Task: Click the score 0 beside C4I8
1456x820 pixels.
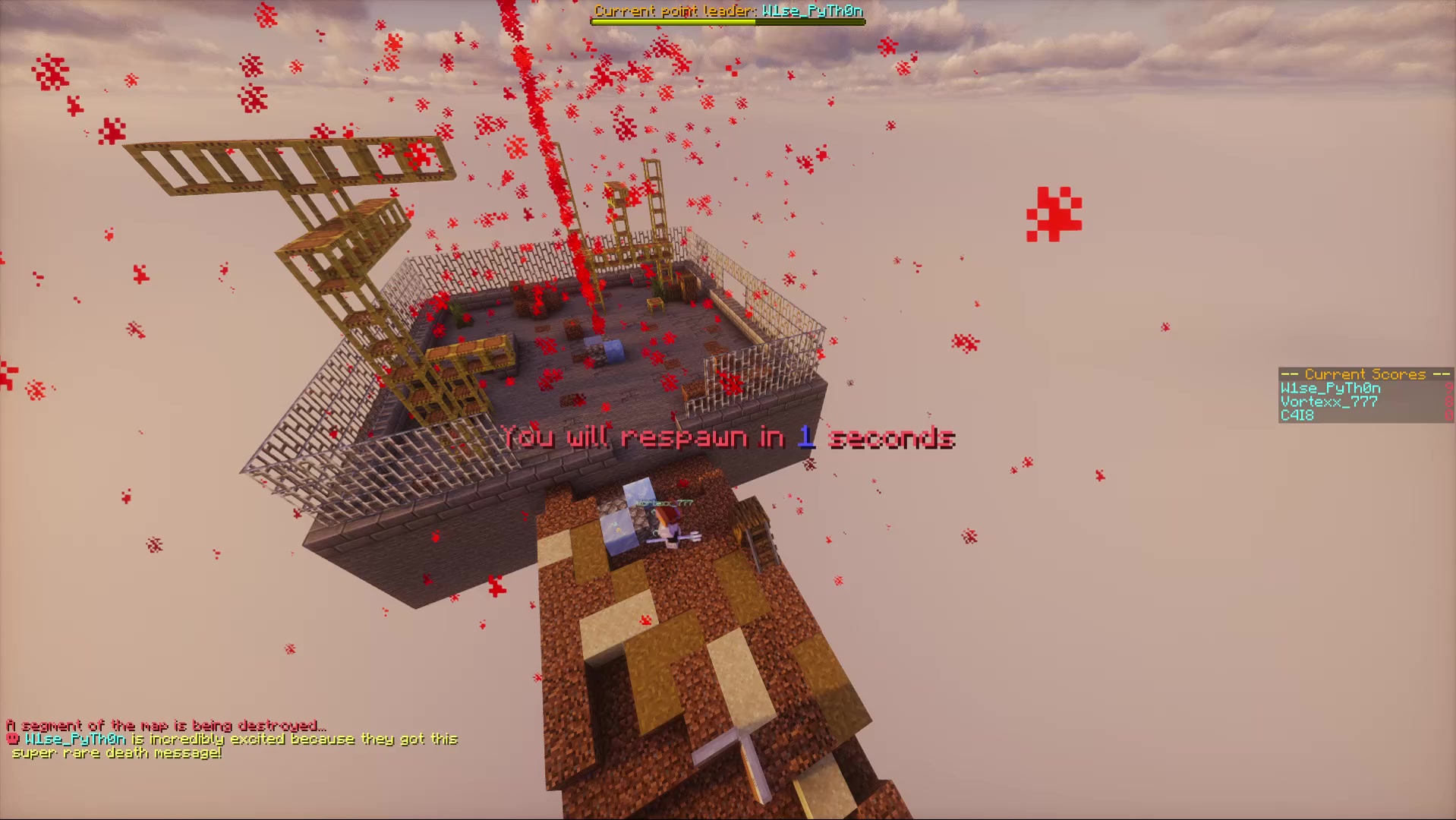Action: (1448, 415)
